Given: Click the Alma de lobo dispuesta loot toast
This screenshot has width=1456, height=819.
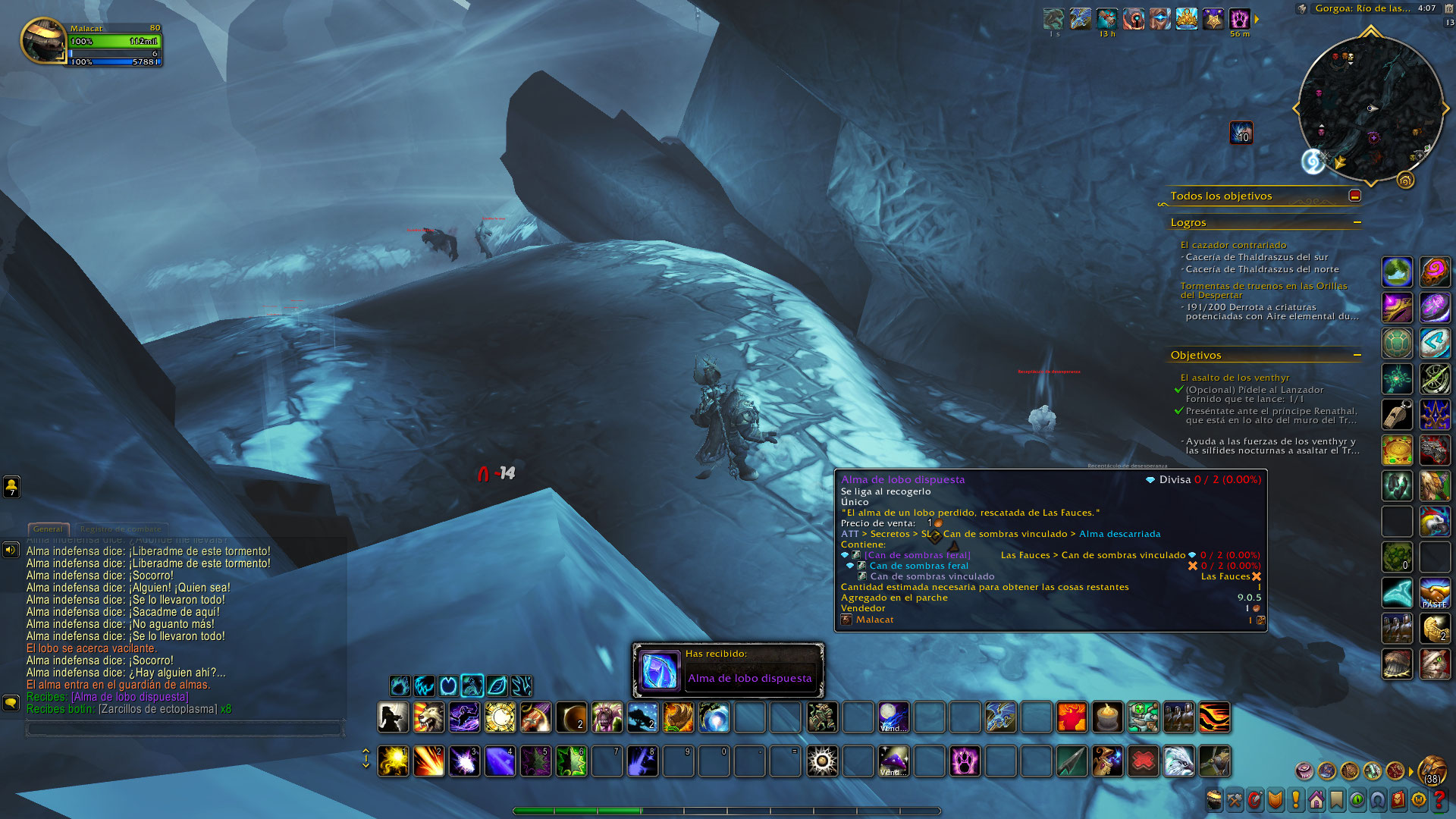Looking at the screenshot, I should point(728,670).
